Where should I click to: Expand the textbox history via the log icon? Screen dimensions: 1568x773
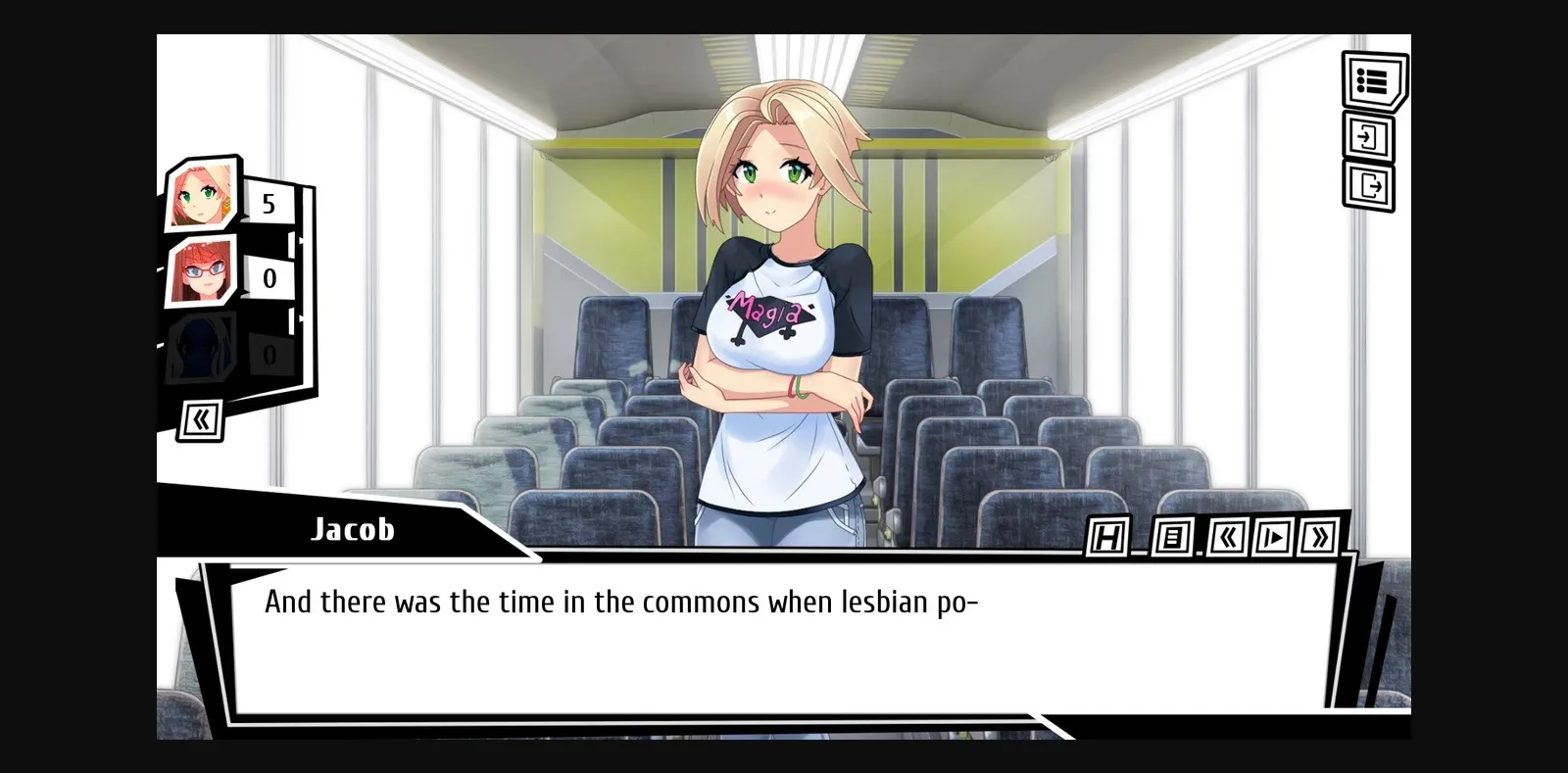point(1170,538)
